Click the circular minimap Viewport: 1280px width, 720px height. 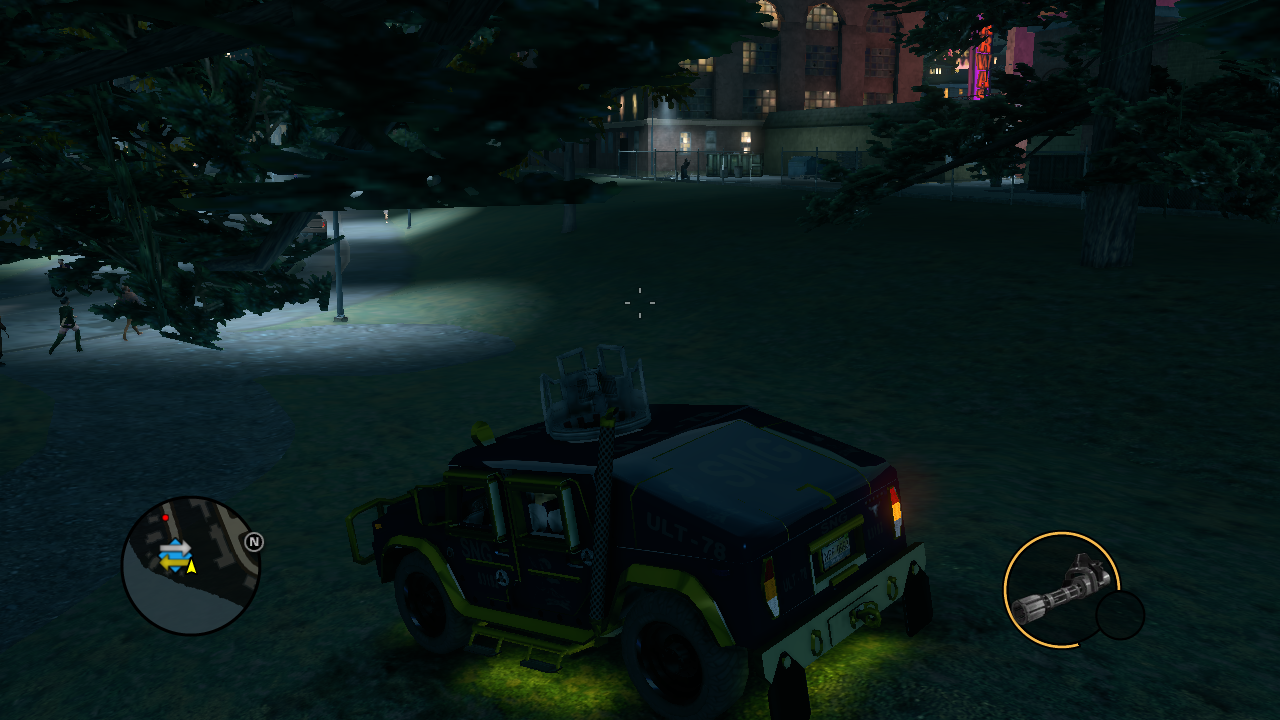[191, 566]
